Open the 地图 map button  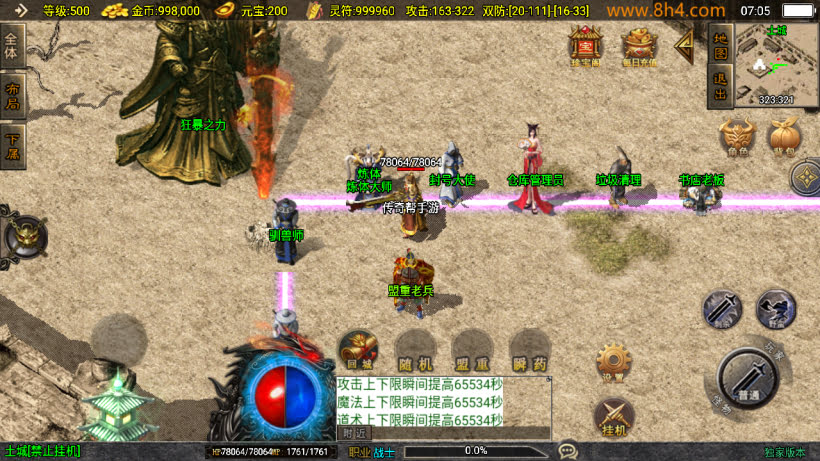click(x=719, y=45)
